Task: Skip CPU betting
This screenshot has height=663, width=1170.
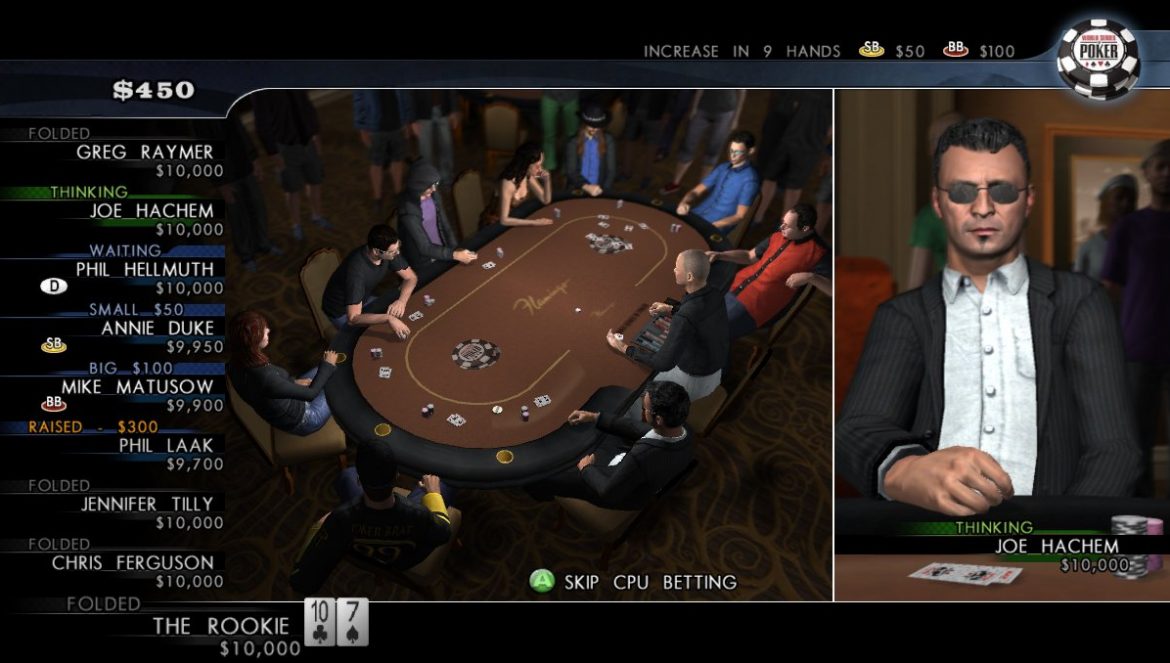Action: point(634,582)
